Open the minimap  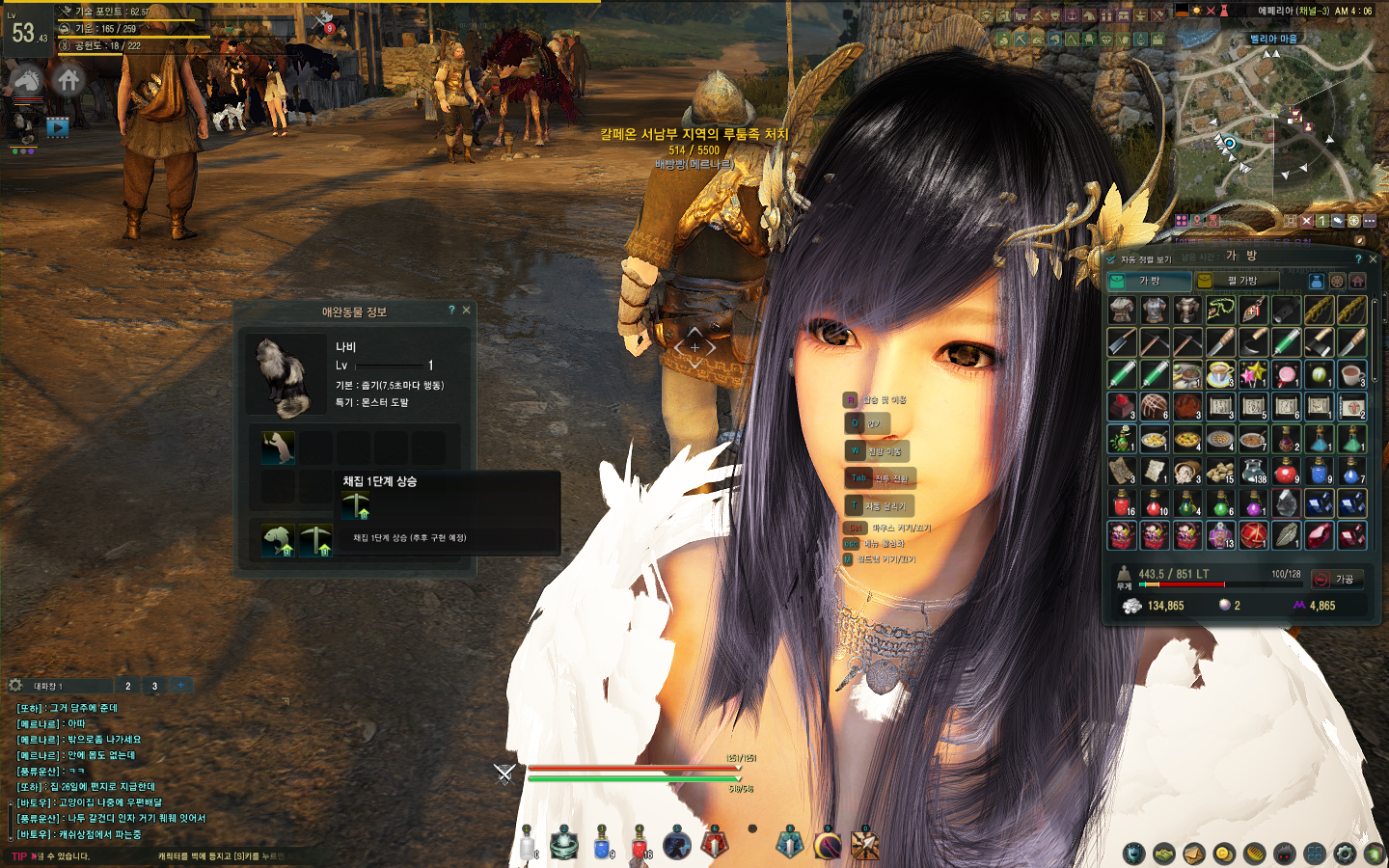pos(1273,125)
